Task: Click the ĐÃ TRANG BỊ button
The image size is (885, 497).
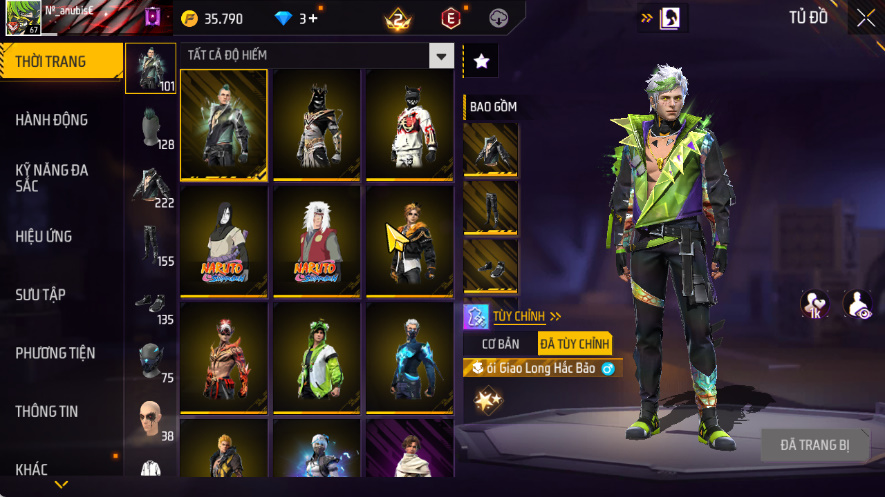Action: (814, 444)
